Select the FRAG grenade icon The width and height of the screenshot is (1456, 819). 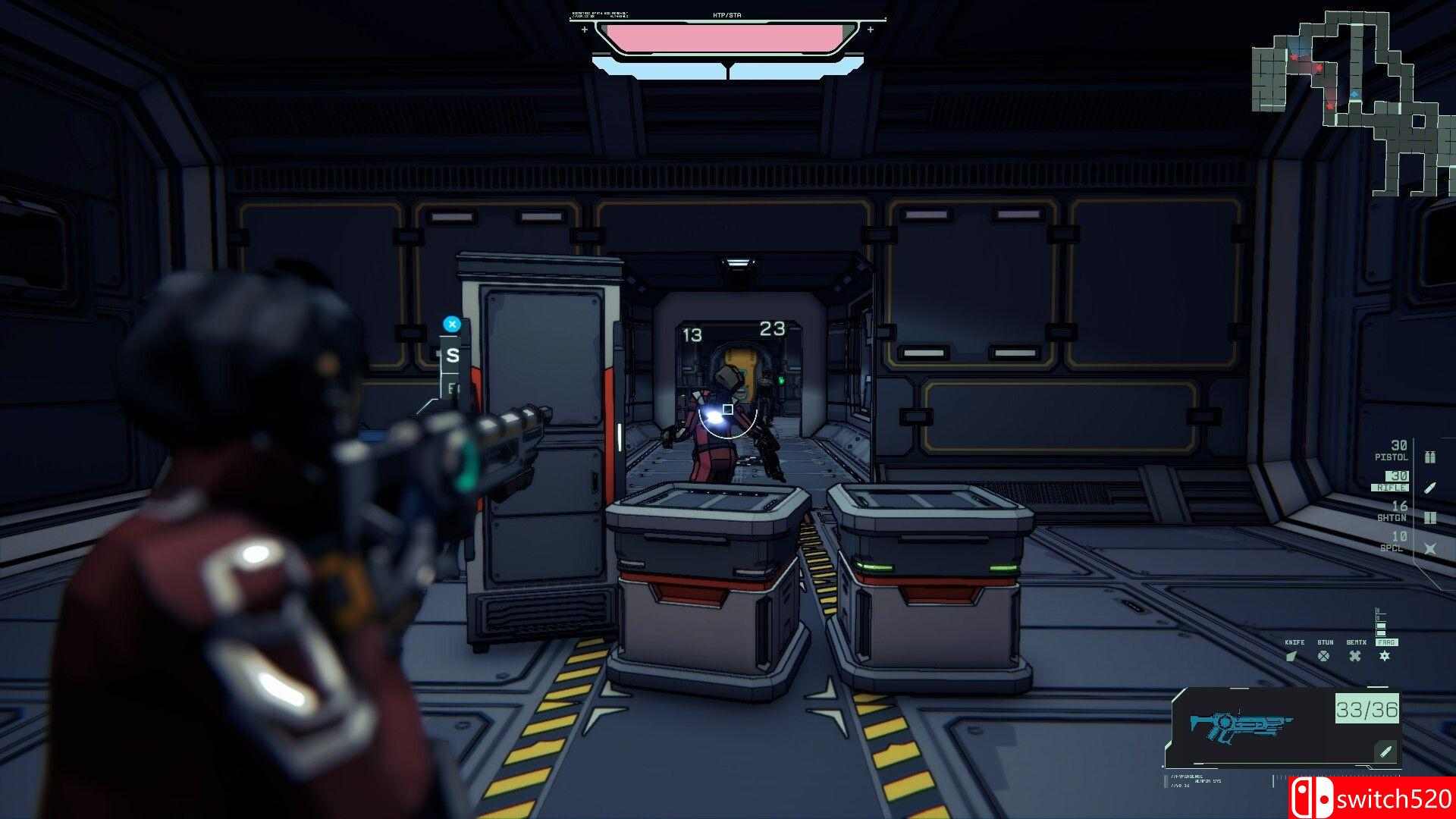pos(1385,656)
